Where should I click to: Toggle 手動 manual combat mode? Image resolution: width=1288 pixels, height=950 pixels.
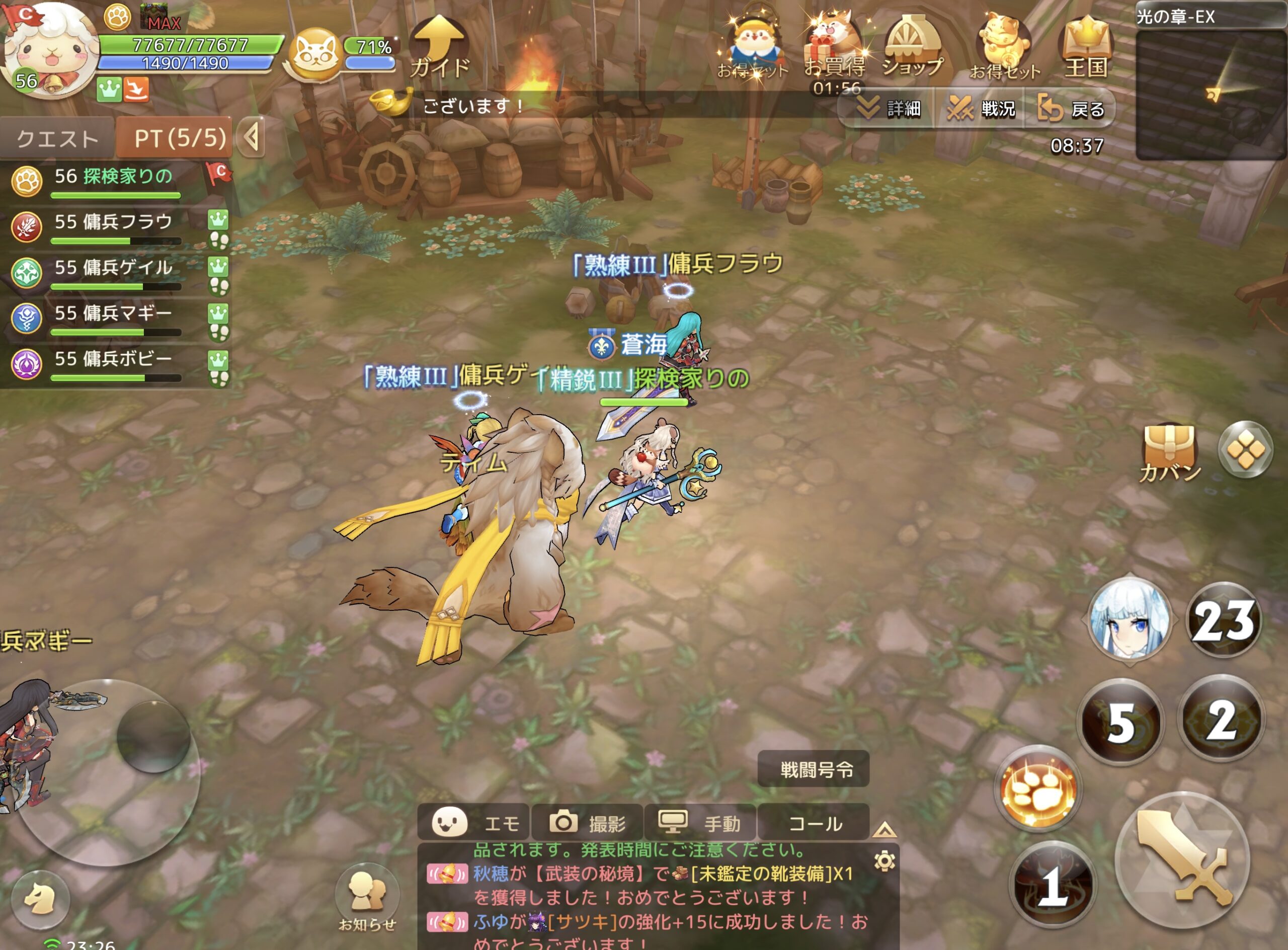pos(700,823)
